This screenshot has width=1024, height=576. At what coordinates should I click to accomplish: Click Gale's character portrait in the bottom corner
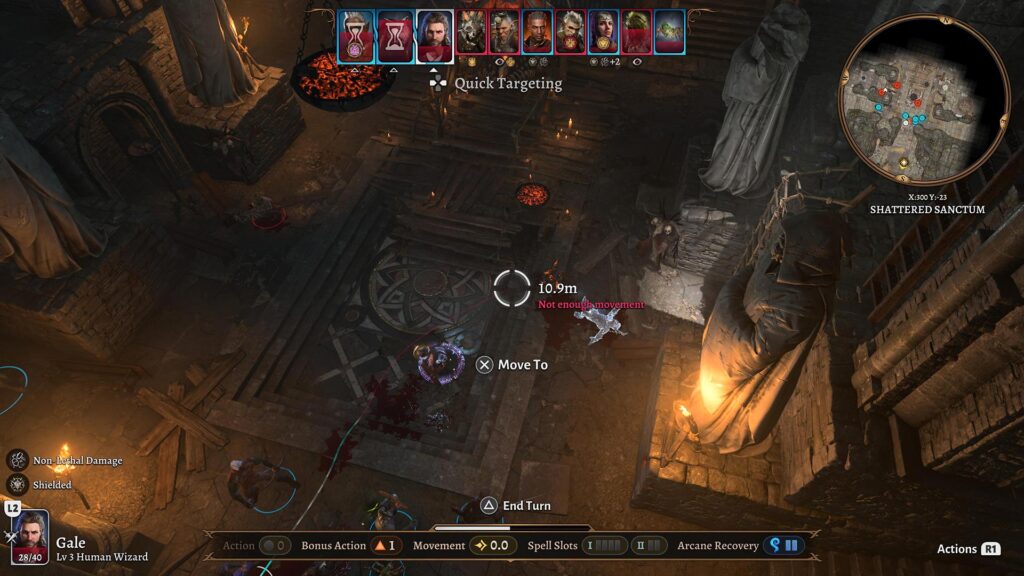[x=30, y=539]
